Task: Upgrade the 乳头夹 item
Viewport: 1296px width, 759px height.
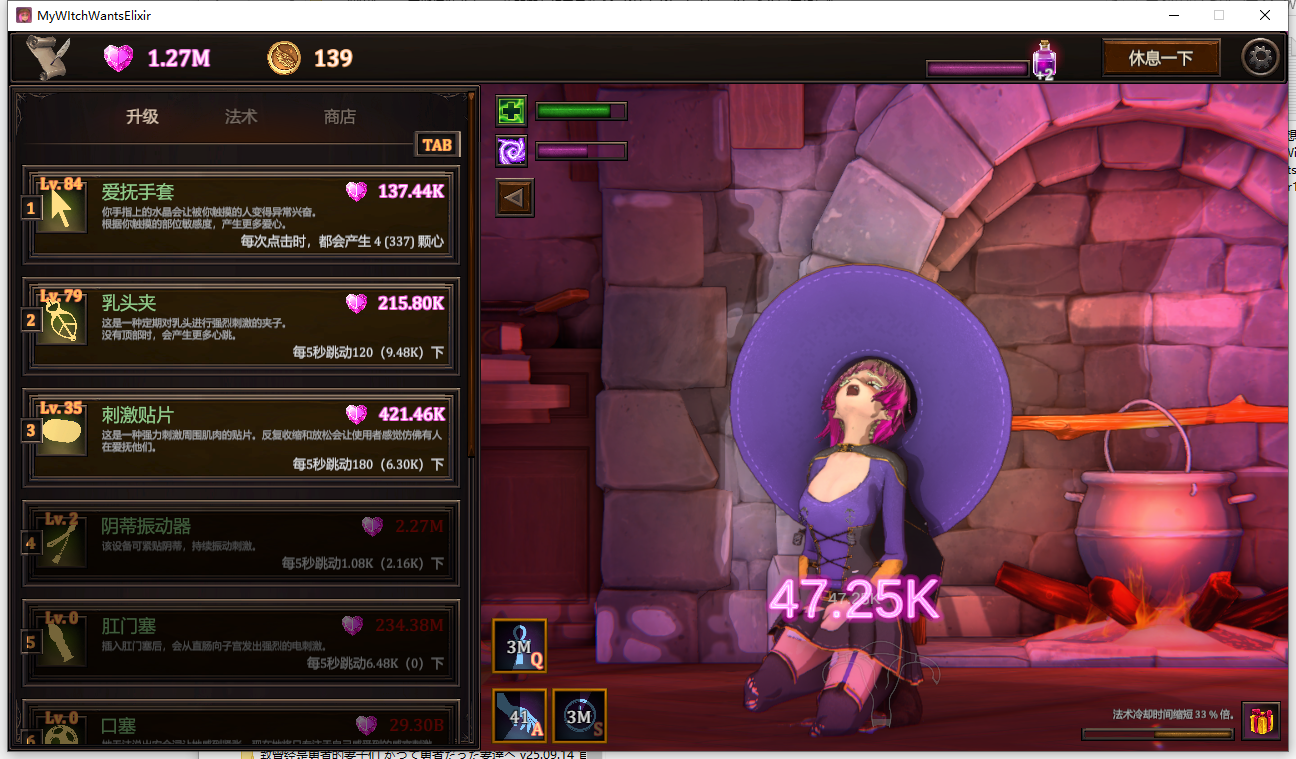Action: pyautogui.click(x=240, y=324)
